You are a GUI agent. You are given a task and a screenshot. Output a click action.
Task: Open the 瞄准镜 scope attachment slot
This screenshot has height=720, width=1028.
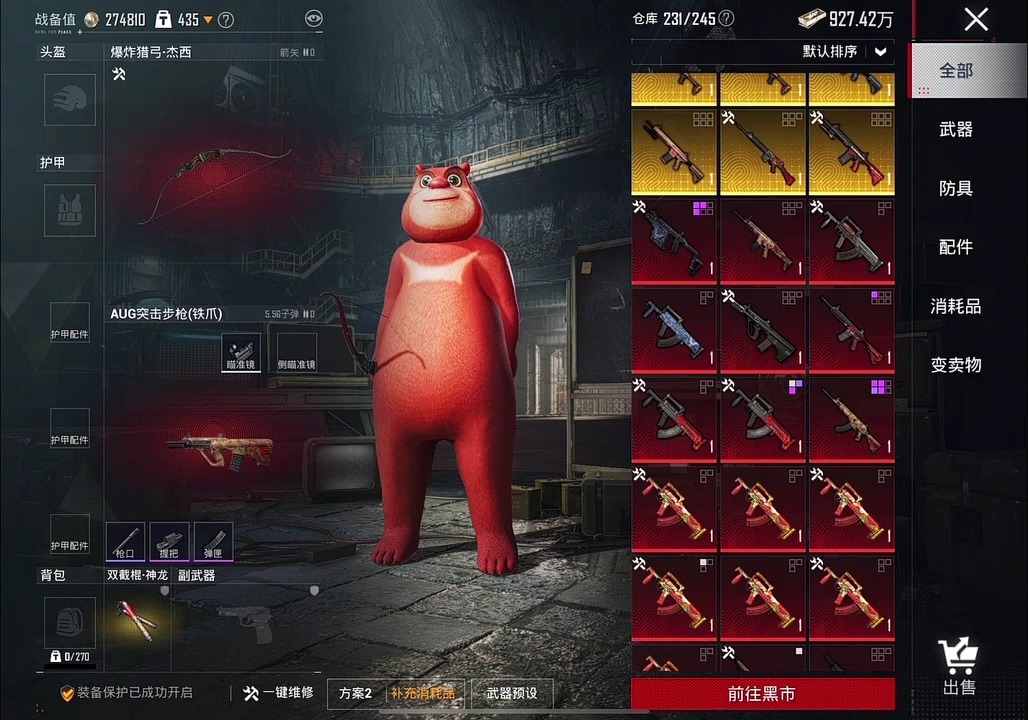point(241,353)
